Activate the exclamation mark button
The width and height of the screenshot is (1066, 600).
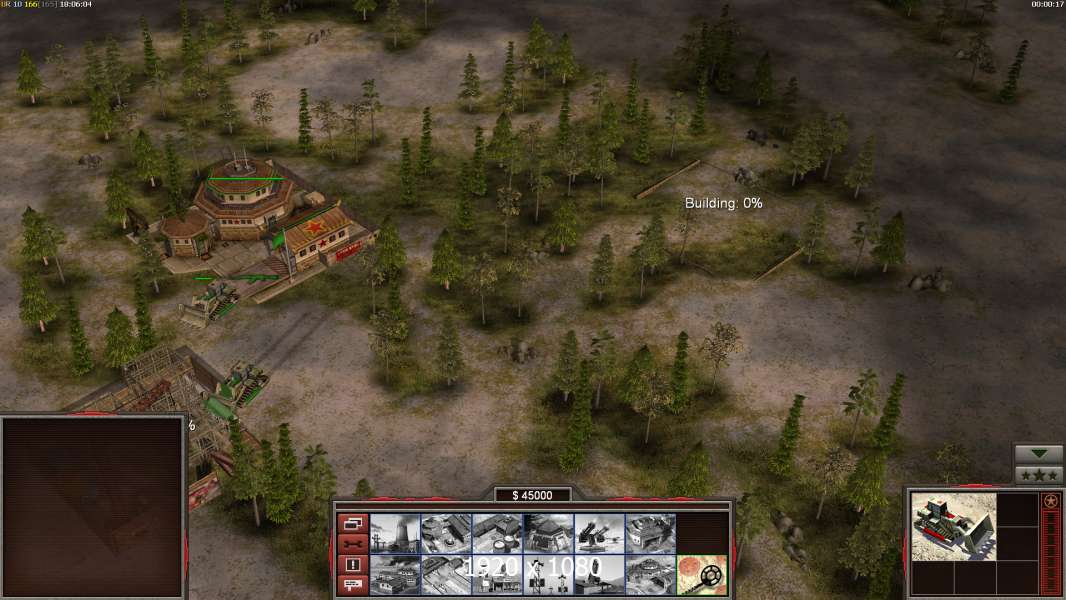(352, 564)
